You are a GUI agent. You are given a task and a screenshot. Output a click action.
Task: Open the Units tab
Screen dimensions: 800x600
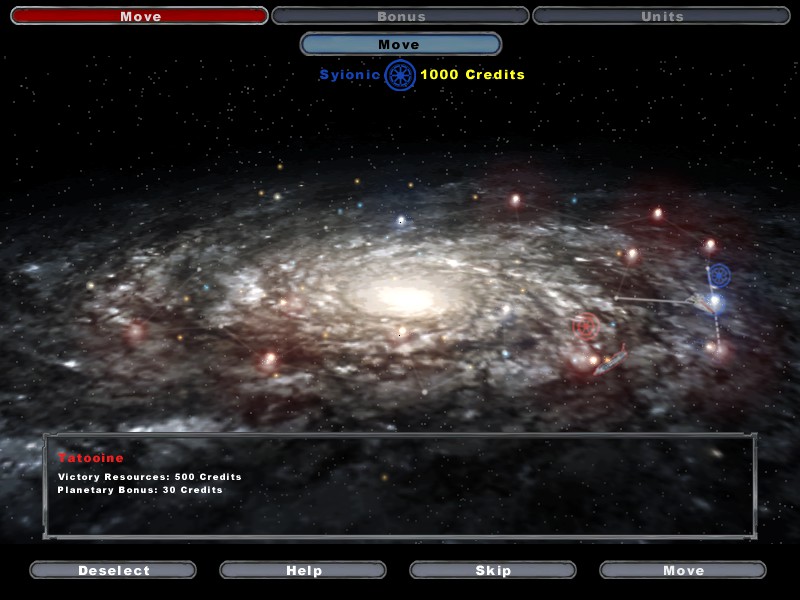[661, 16]
